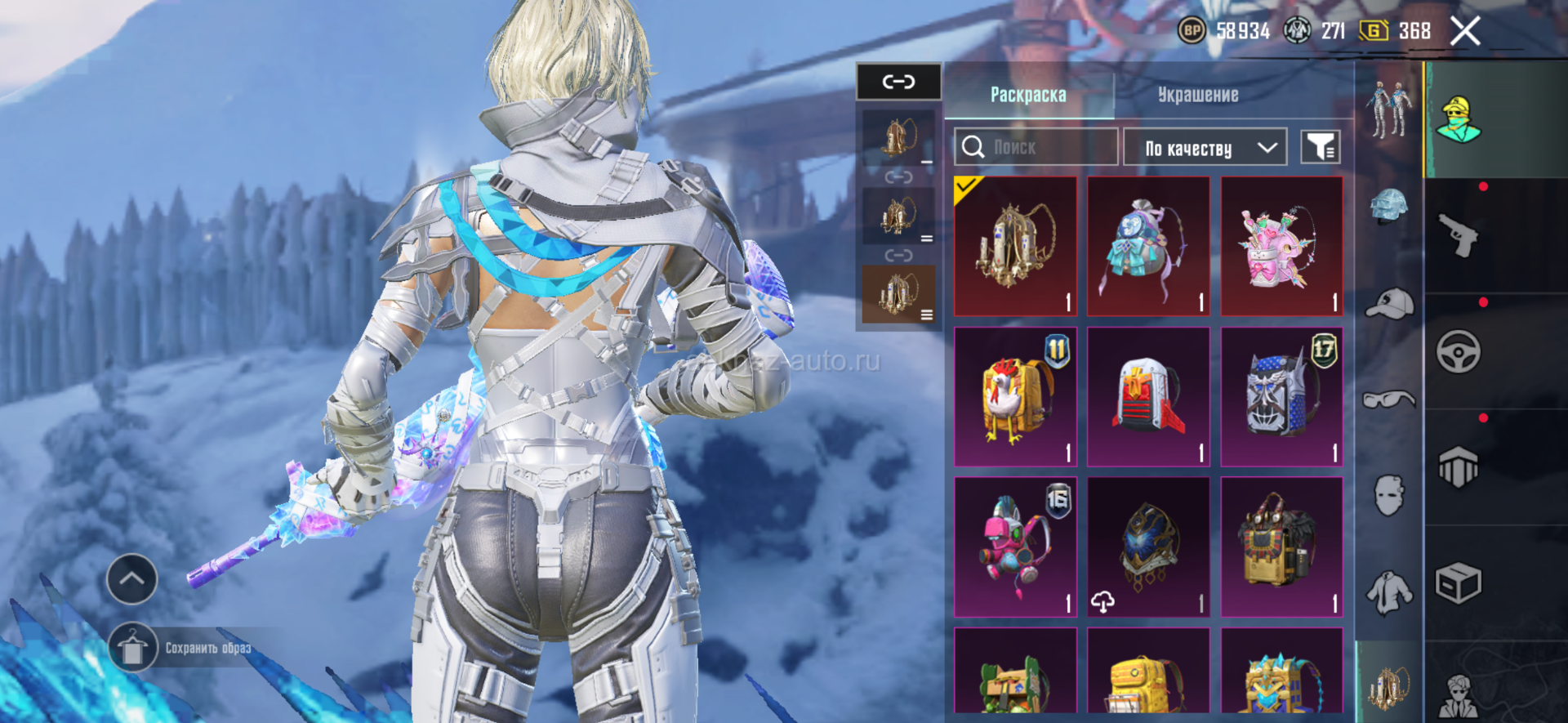Close the inventory screen with X

point(1465,32)
